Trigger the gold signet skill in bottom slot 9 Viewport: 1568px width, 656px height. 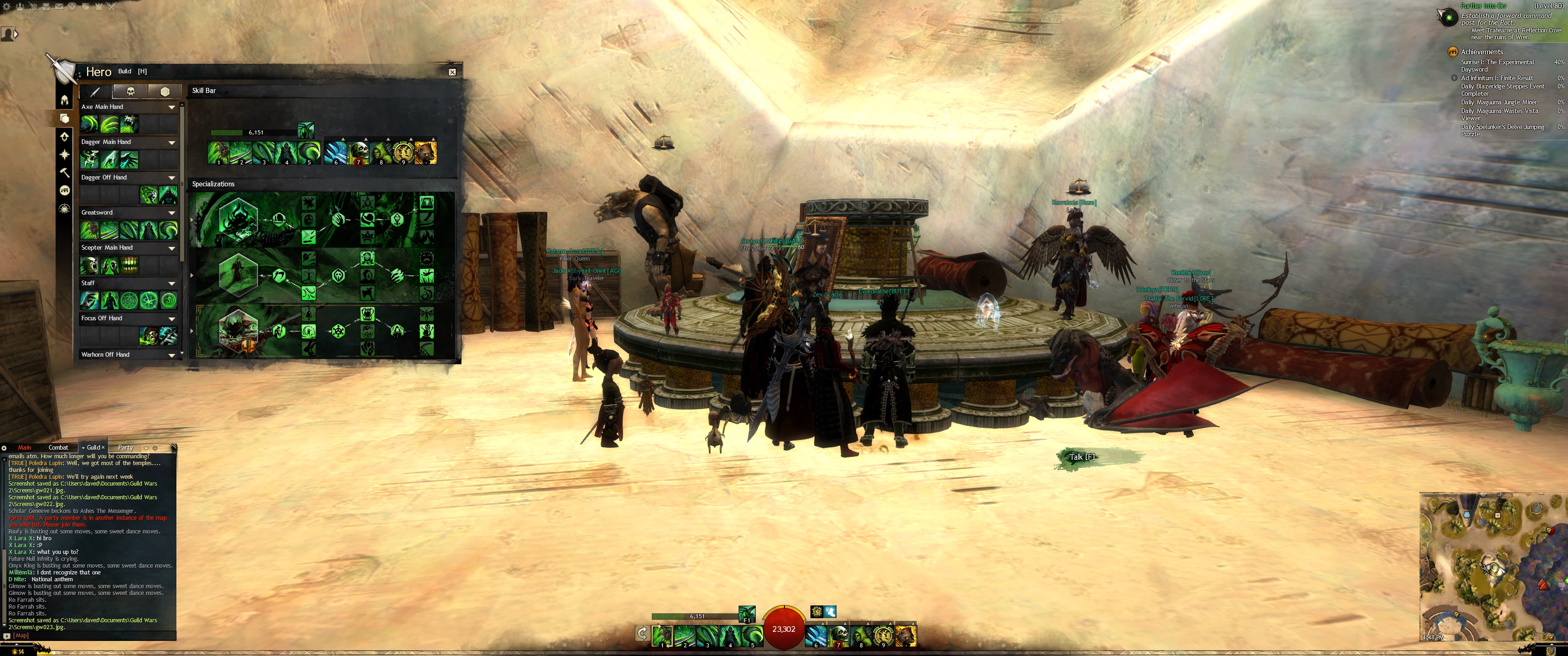pyautogui.click(x=883, y=635)
